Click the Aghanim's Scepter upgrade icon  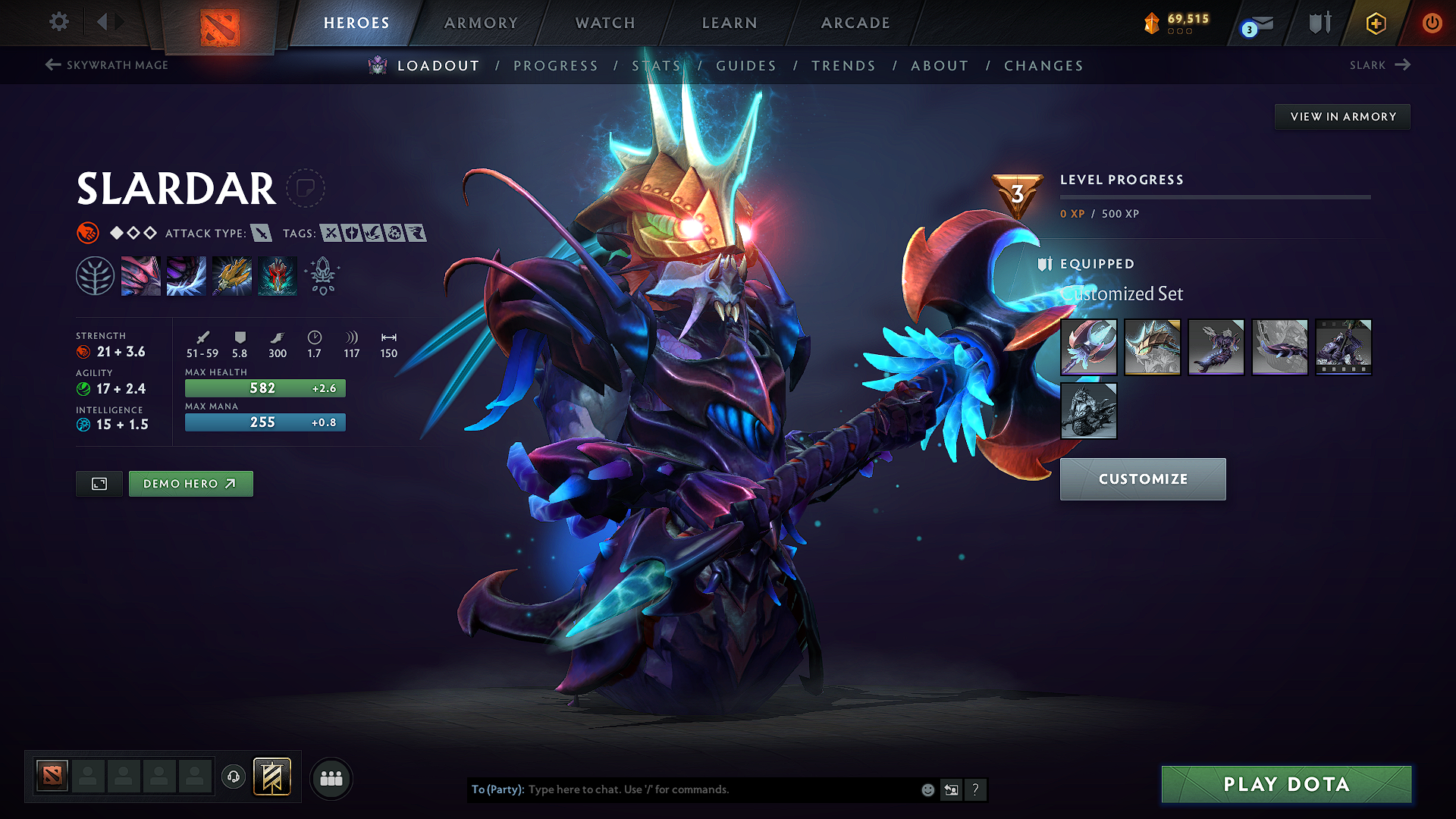pos(322,275)
